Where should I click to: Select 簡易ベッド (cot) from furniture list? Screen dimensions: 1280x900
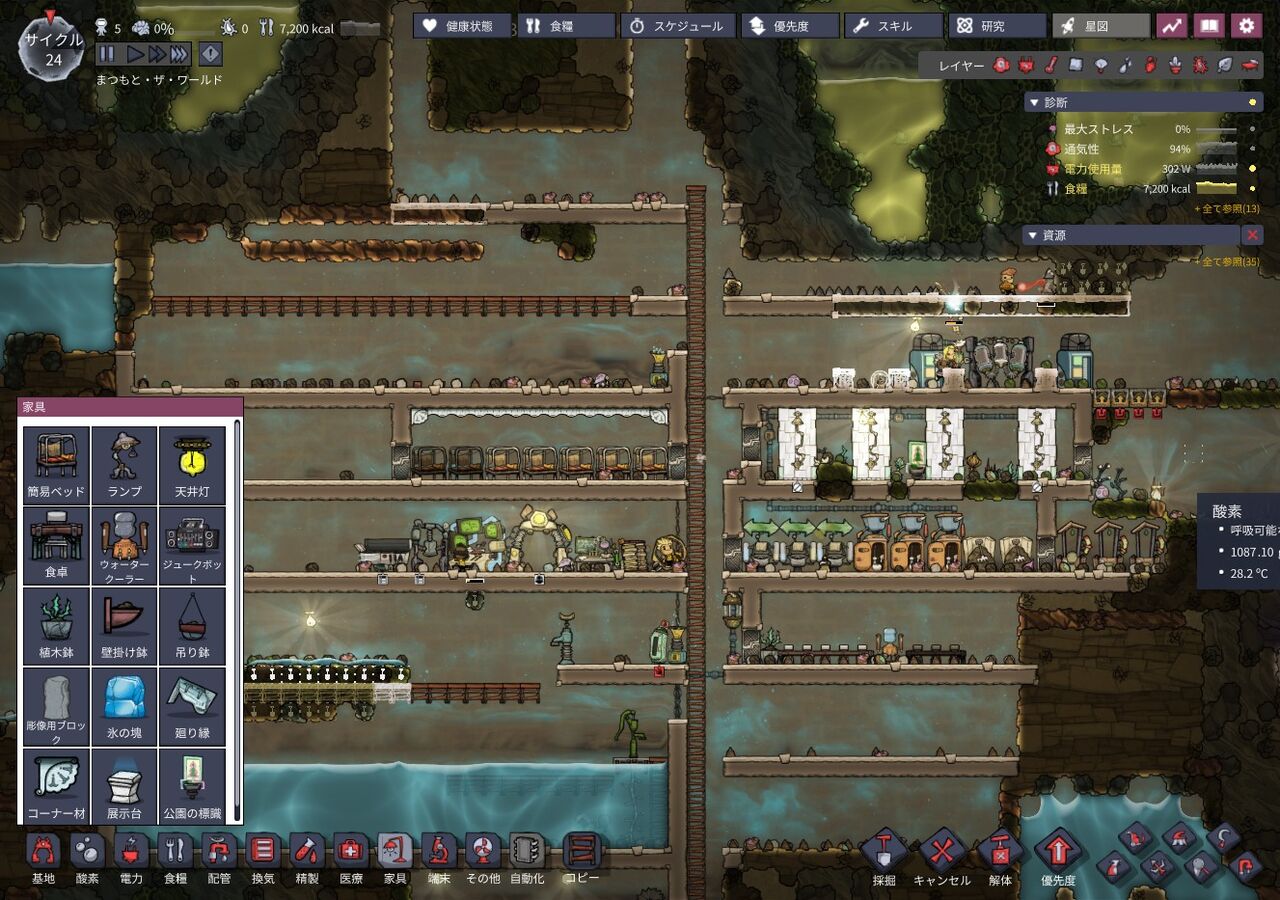[x=56, y=464]
